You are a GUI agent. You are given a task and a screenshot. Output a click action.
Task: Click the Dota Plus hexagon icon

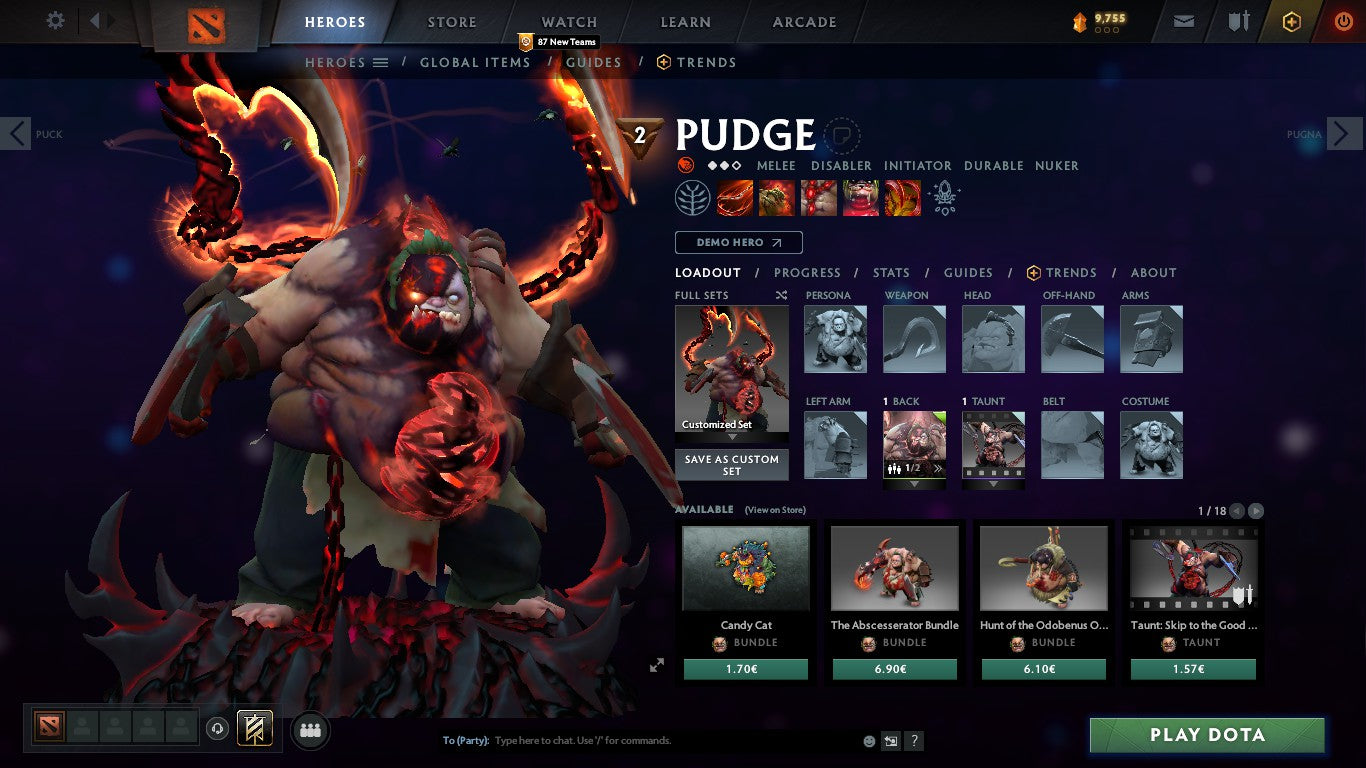tap(1291, 22)
